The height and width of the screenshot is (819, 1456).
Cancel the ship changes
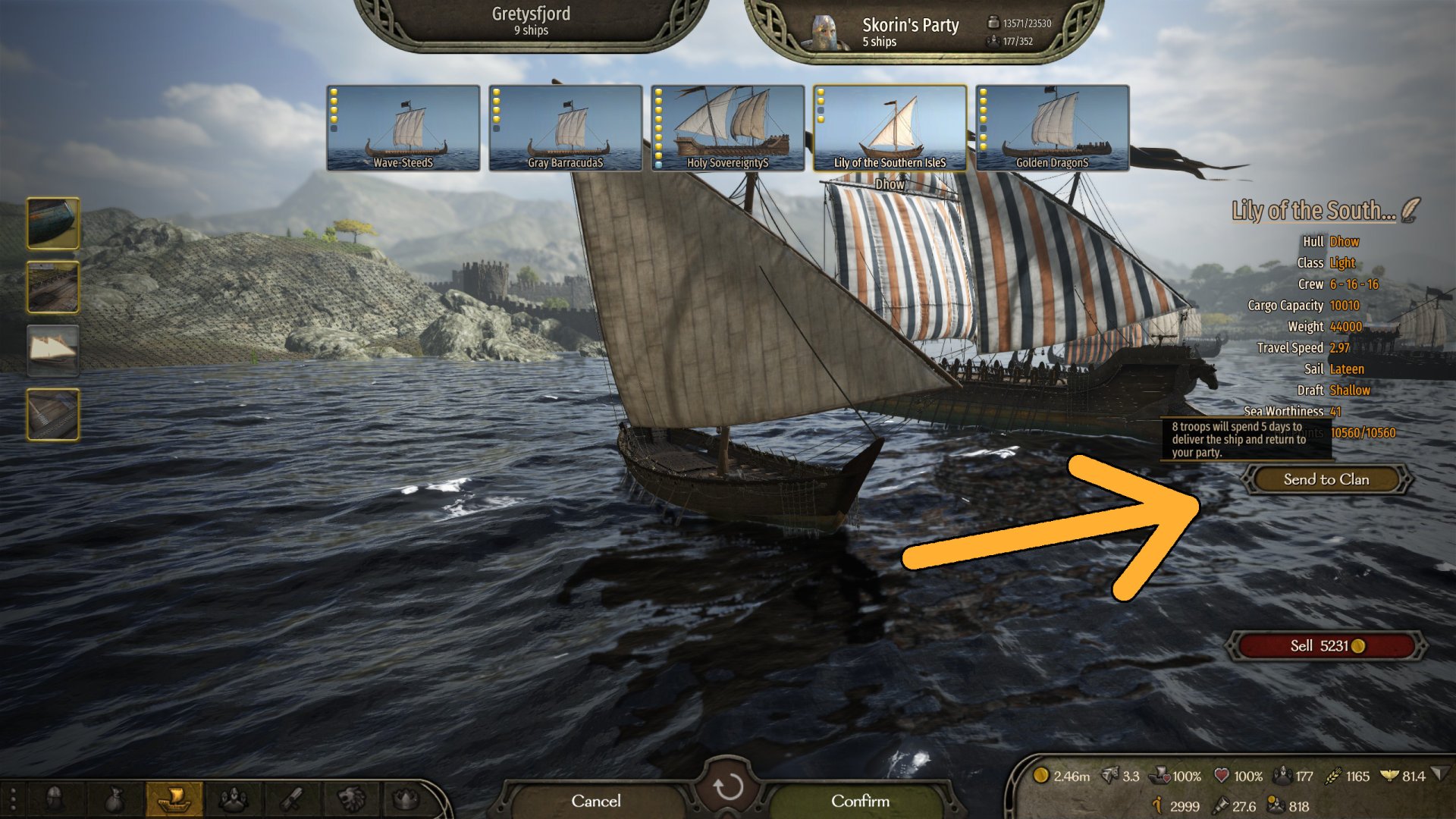[x=595, y=801]
